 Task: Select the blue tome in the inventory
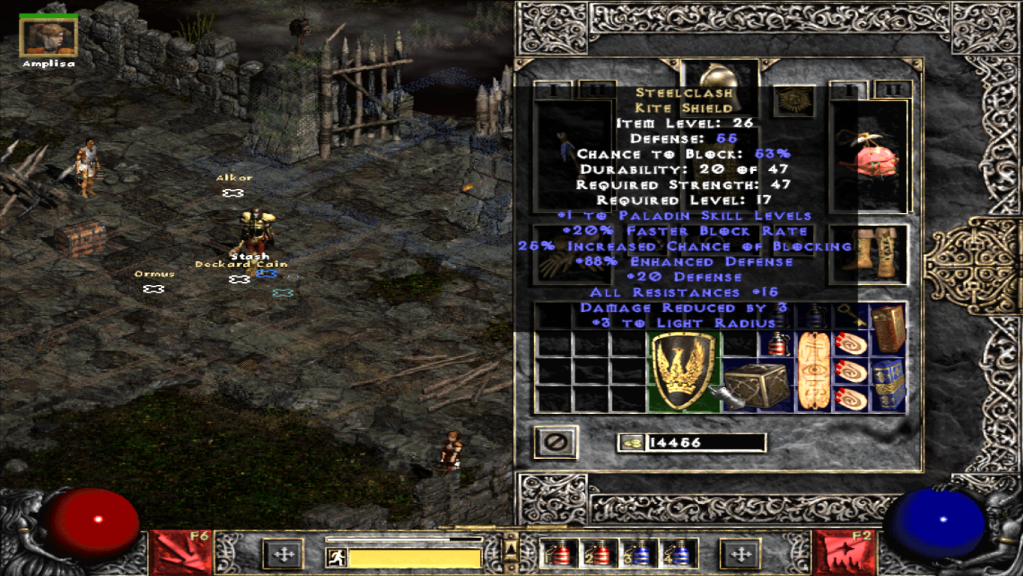point(888,384)
